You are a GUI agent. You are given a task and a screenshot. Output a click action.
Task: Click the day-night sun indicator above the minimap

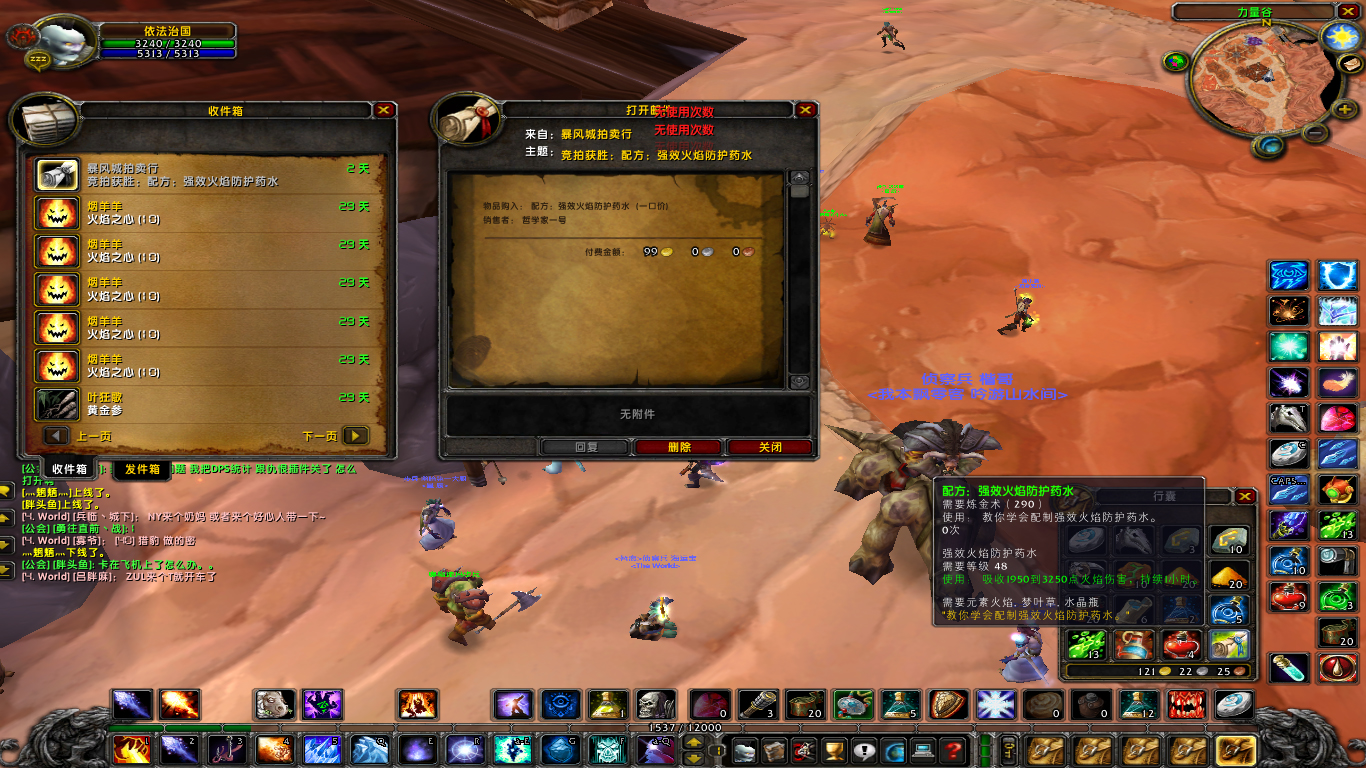[x=1340, y=36]
